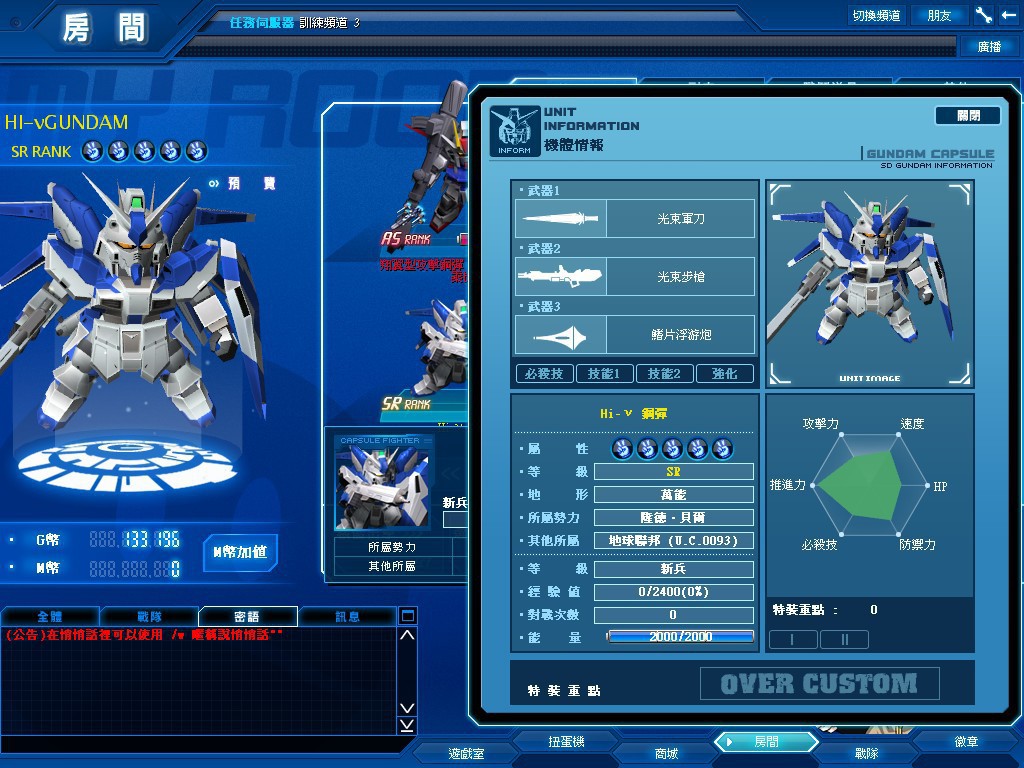Viewport: 1024px width, 768px height.
Task: Open the 強化 enhancement tab
Action: coord(724,374)
